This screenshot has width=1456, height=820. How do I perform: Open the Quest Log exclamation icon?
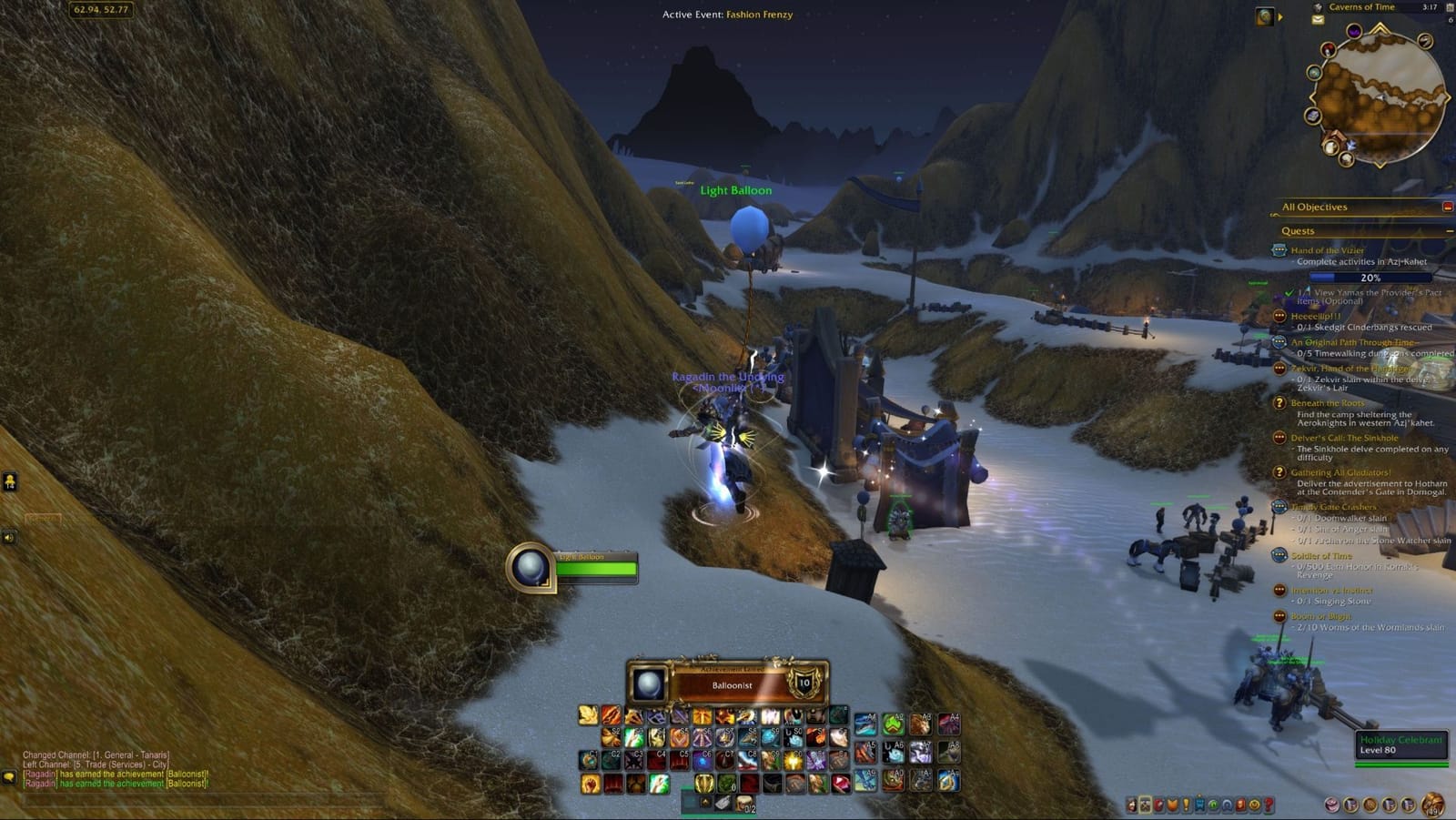(1186, 804)
